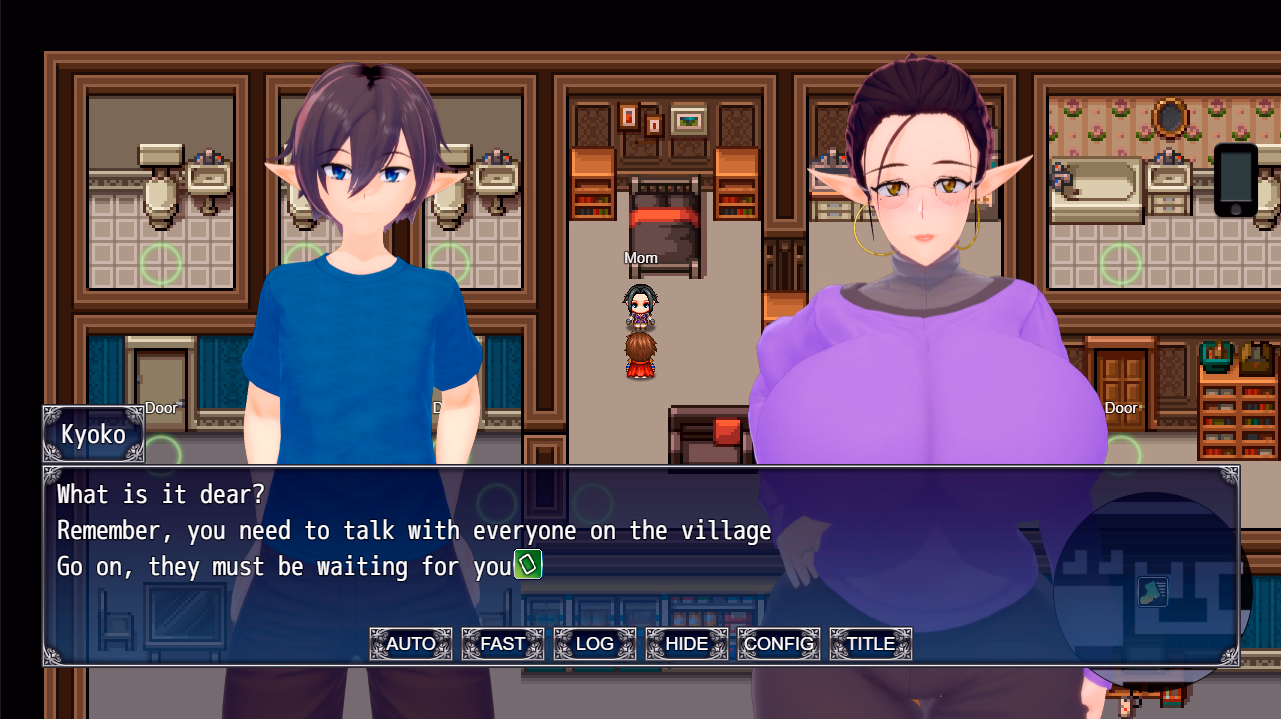
Task: Enable AUTO dialogue advance
Action: 411,644
